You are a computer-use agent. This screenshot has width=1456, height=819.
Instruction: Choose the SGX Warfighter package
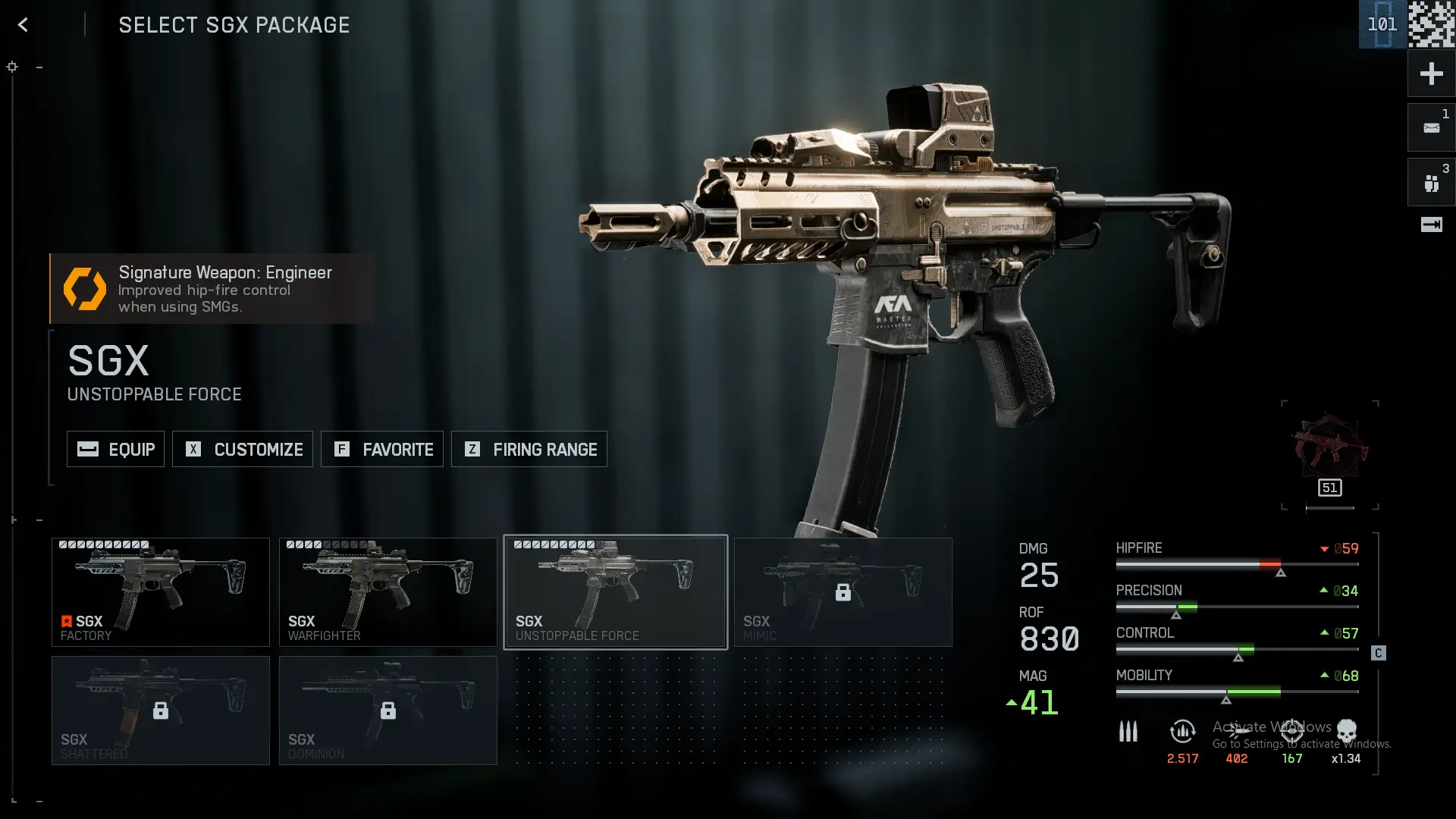388,592
